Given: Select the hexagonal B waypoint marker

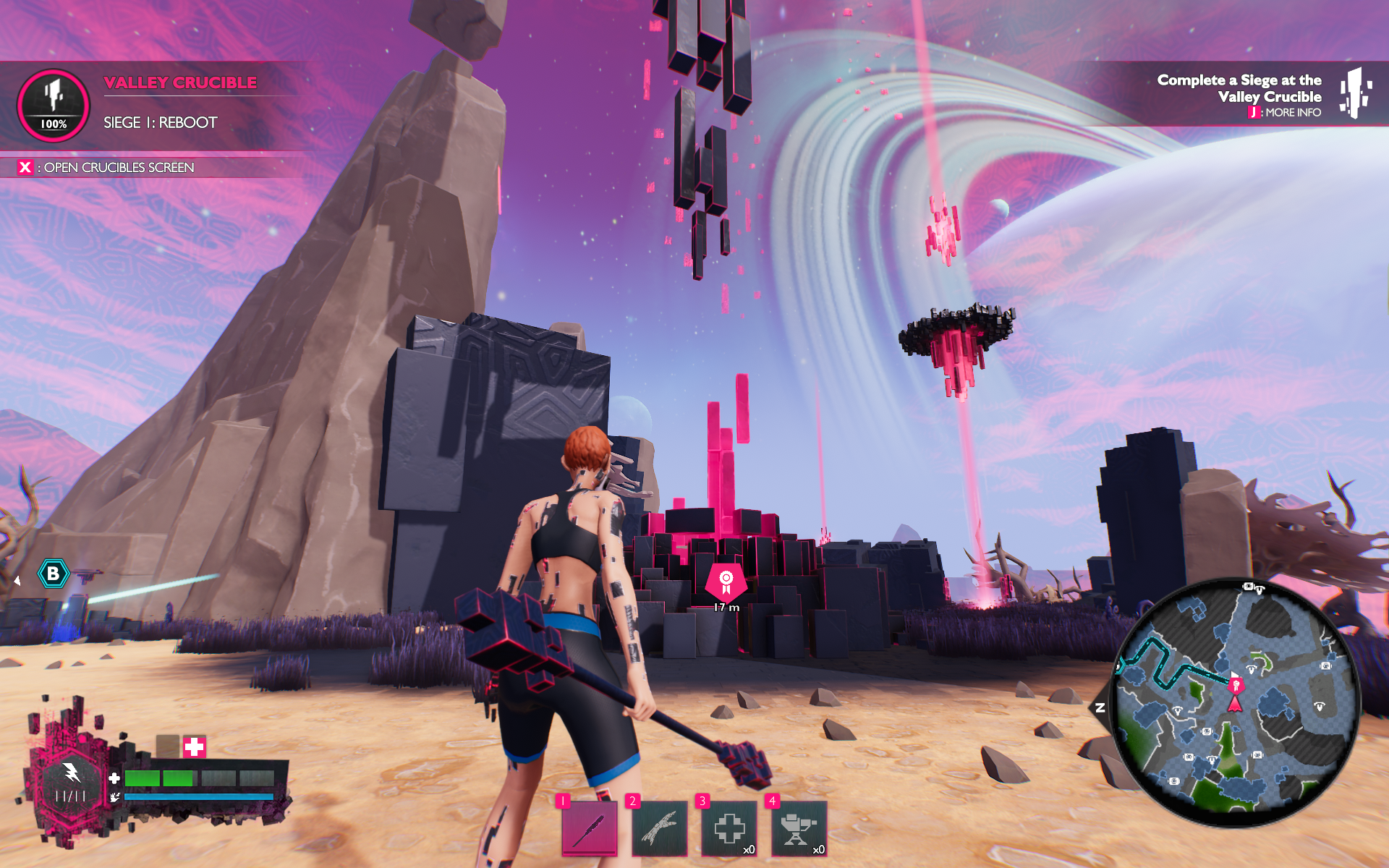Looking at the screenshot, I should (x=53, y=574).
